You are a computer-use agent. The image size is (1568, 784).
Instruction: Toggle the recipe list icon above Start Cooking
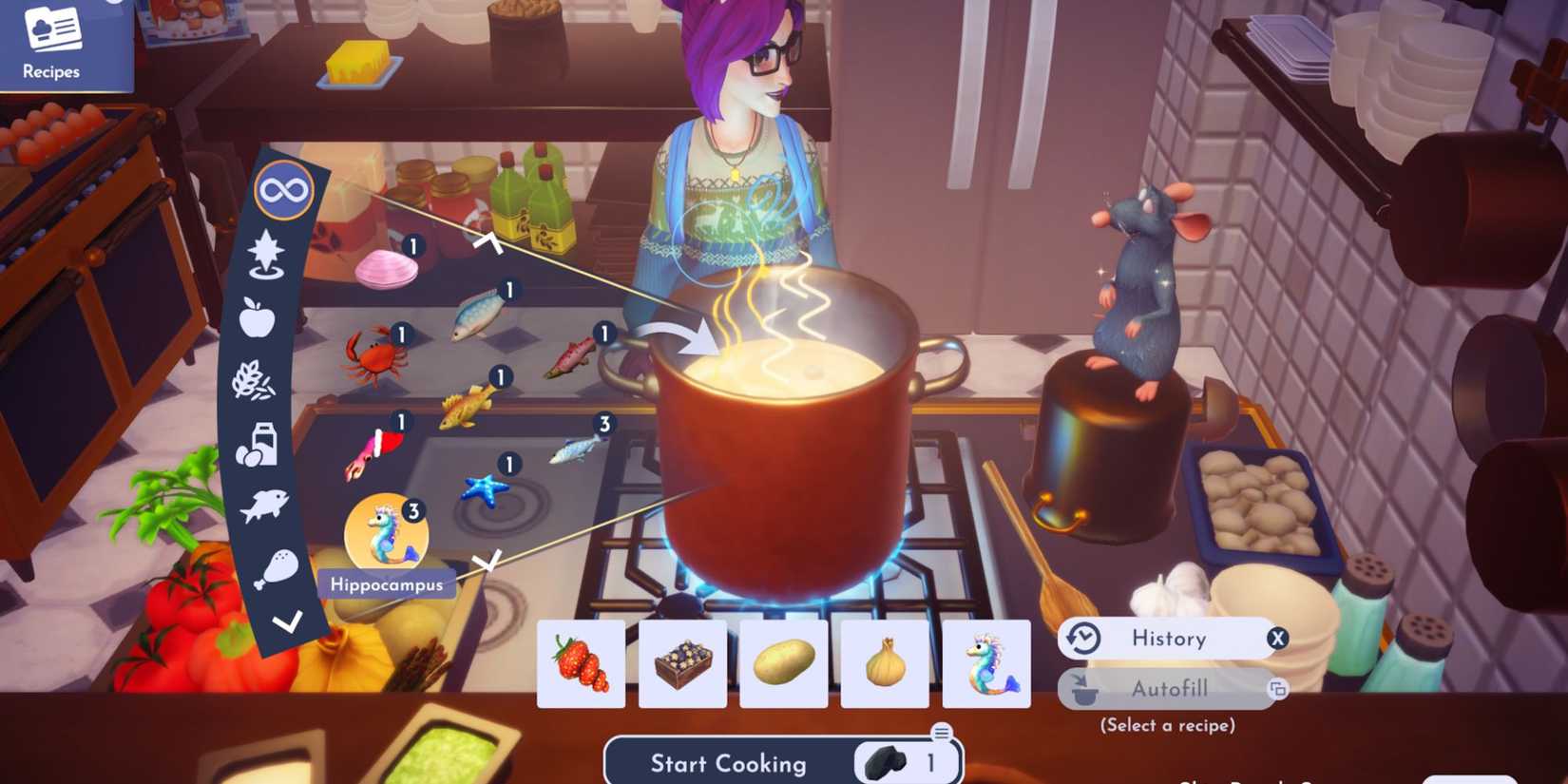point(942,730)
